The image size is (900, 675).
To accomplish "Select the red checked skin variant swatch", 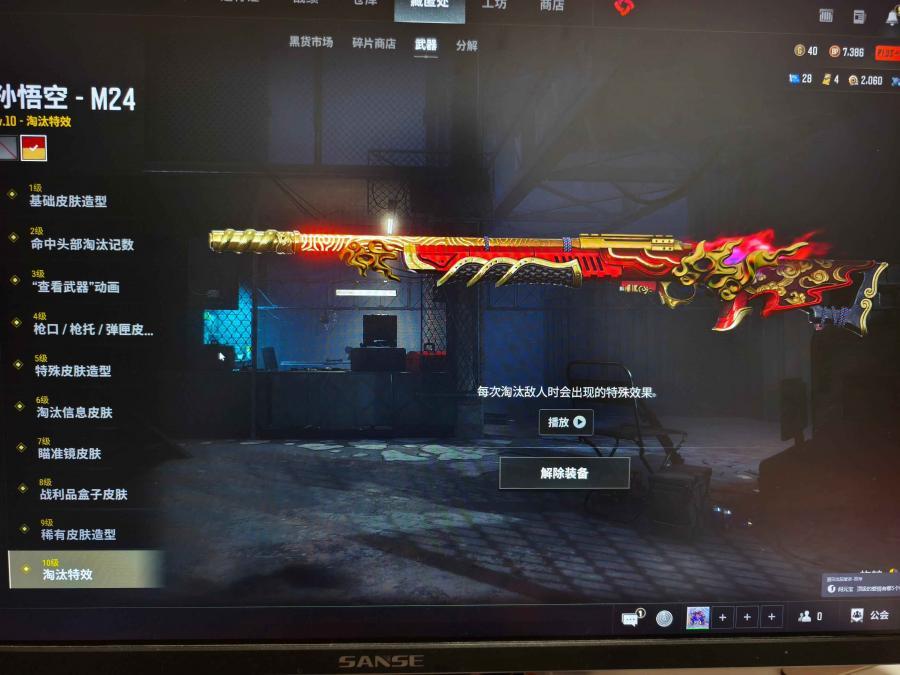I will pyautogui.click(x=34, y=148).
